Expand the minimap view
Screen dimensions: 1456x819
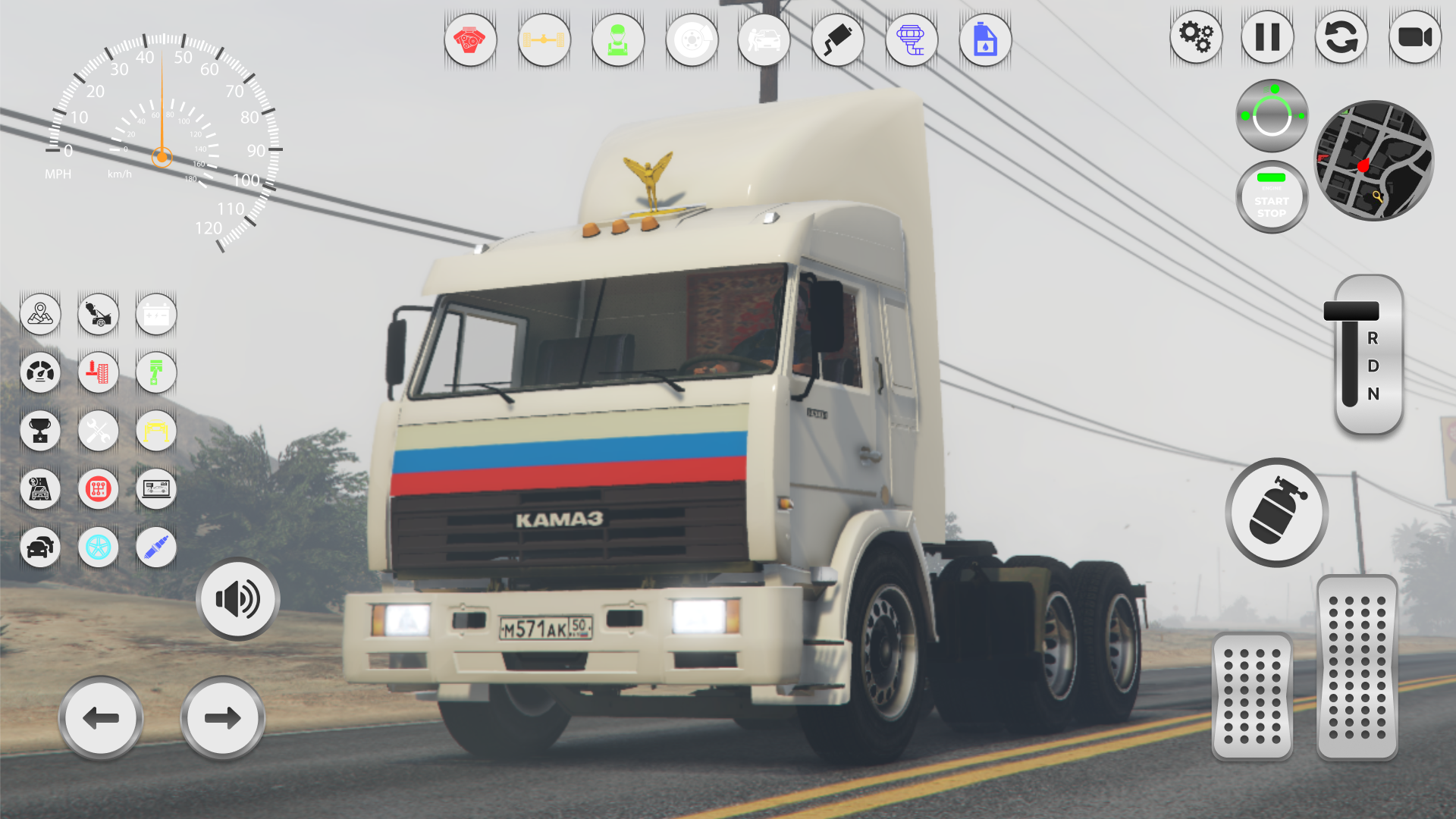(x=1374, y=161)
